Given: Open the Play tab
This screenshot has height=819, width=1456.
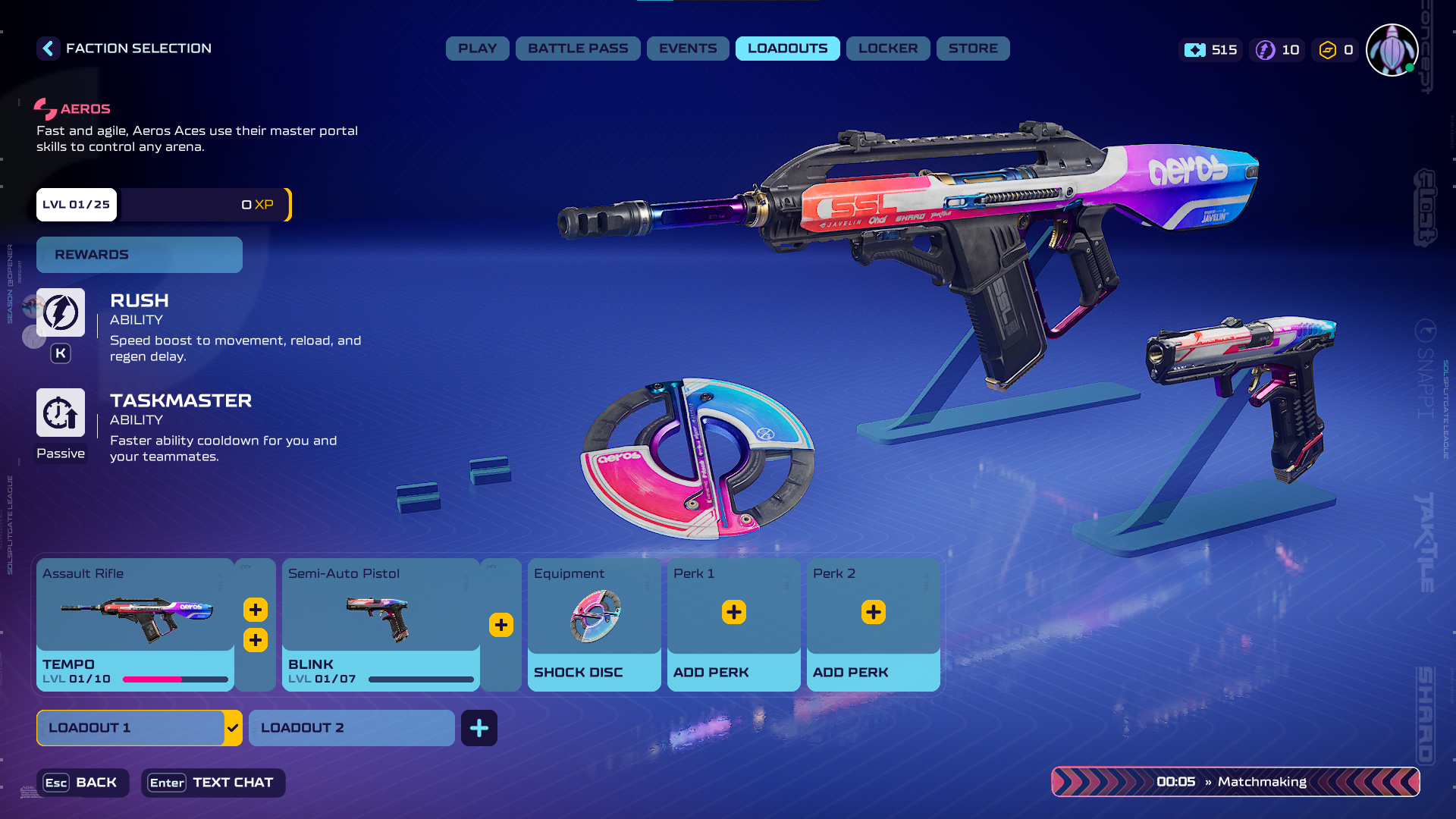Looking at the screenshot, I should 477,49.
